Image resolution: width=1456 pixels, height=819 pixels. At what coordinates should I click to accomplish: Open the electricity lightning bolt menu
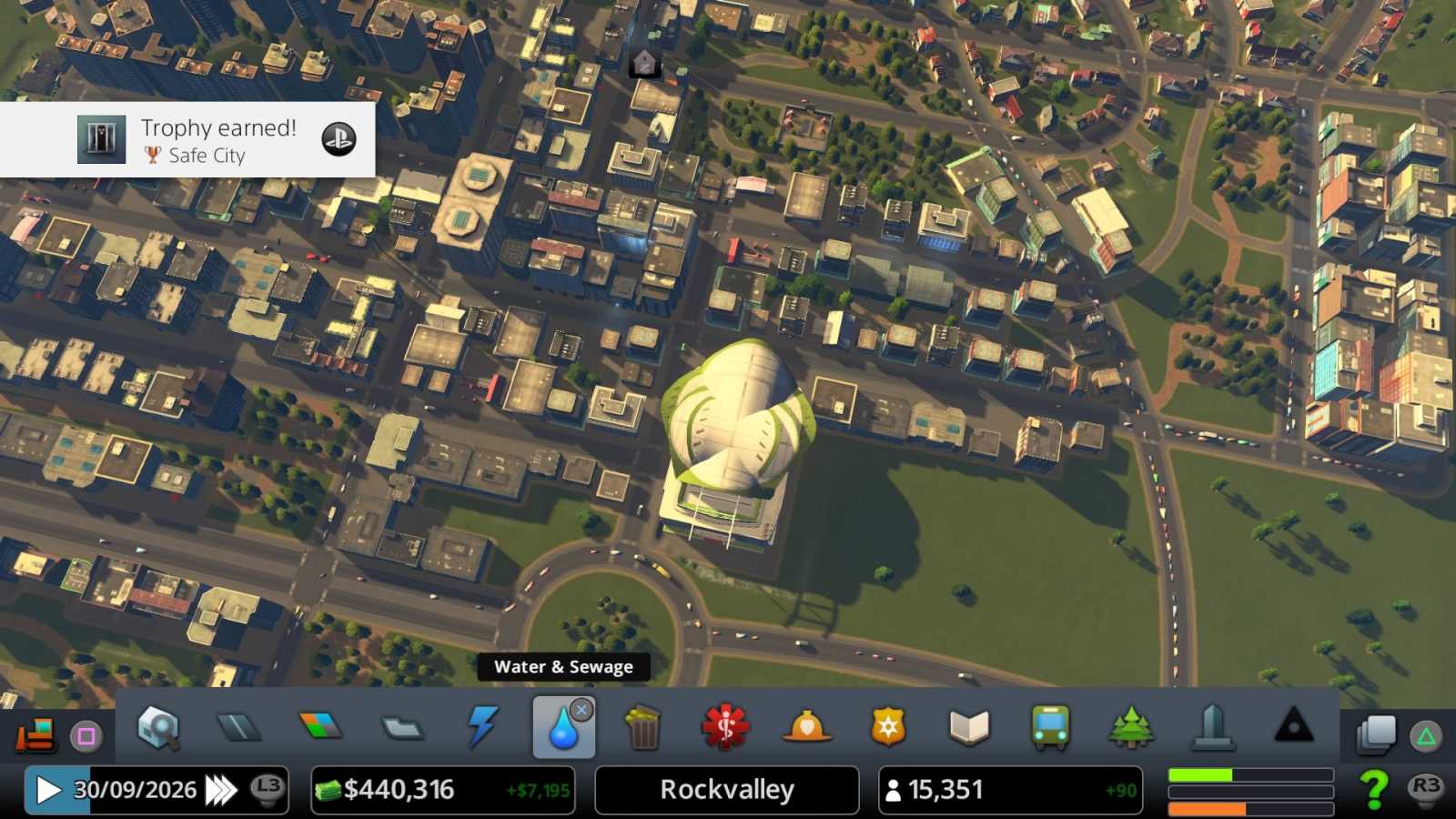tap(481, 727)
